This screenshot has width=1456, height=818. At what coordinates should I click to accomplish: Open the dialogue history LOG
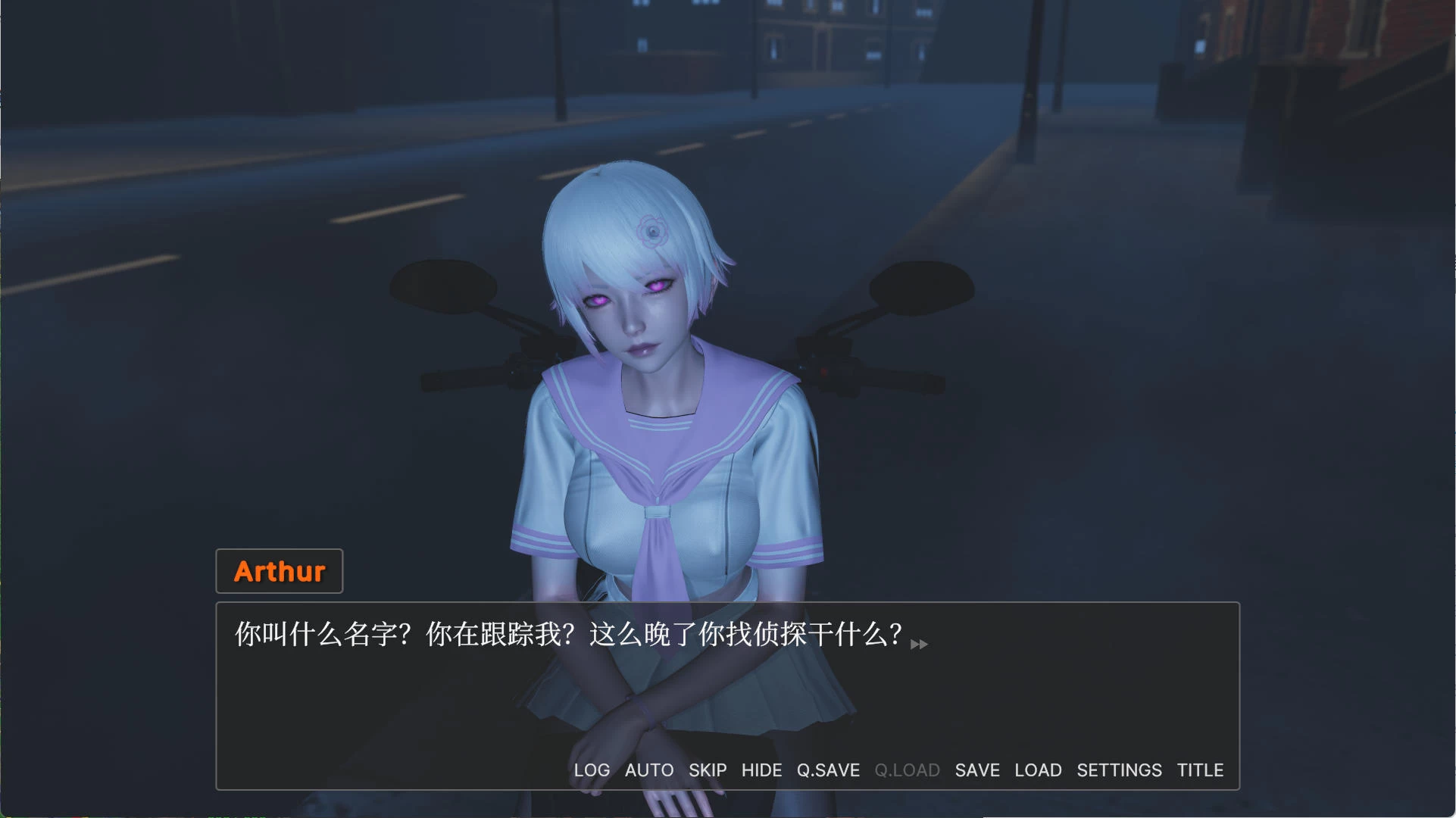pyautogui.click(x=592, y=770)
